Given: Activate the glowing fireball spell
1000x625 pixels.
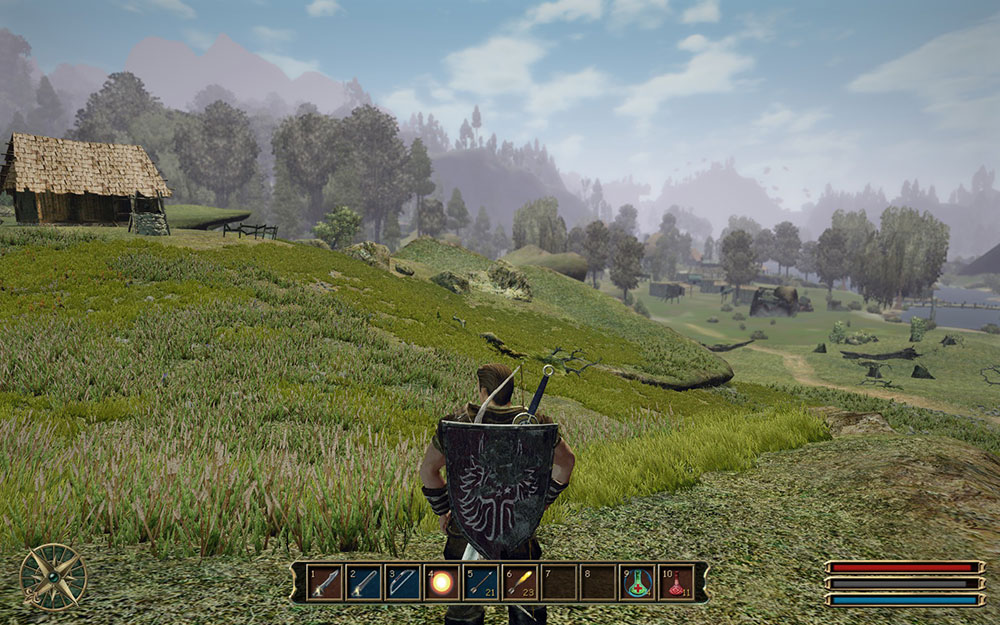Looking at the screenshot, I should point(441,582).
